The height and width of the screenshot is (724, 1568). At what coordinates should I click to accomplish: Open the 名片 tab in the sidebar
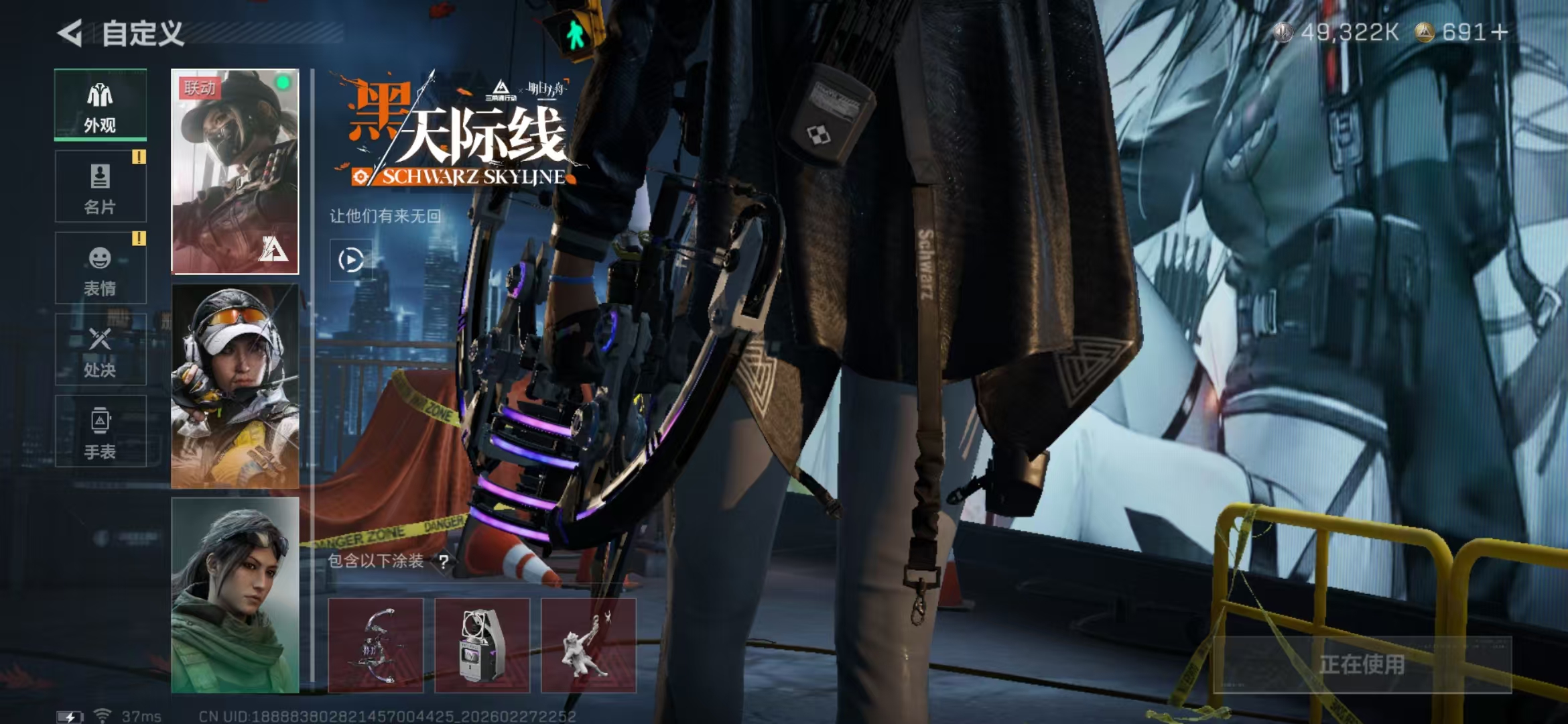[100, 186]
